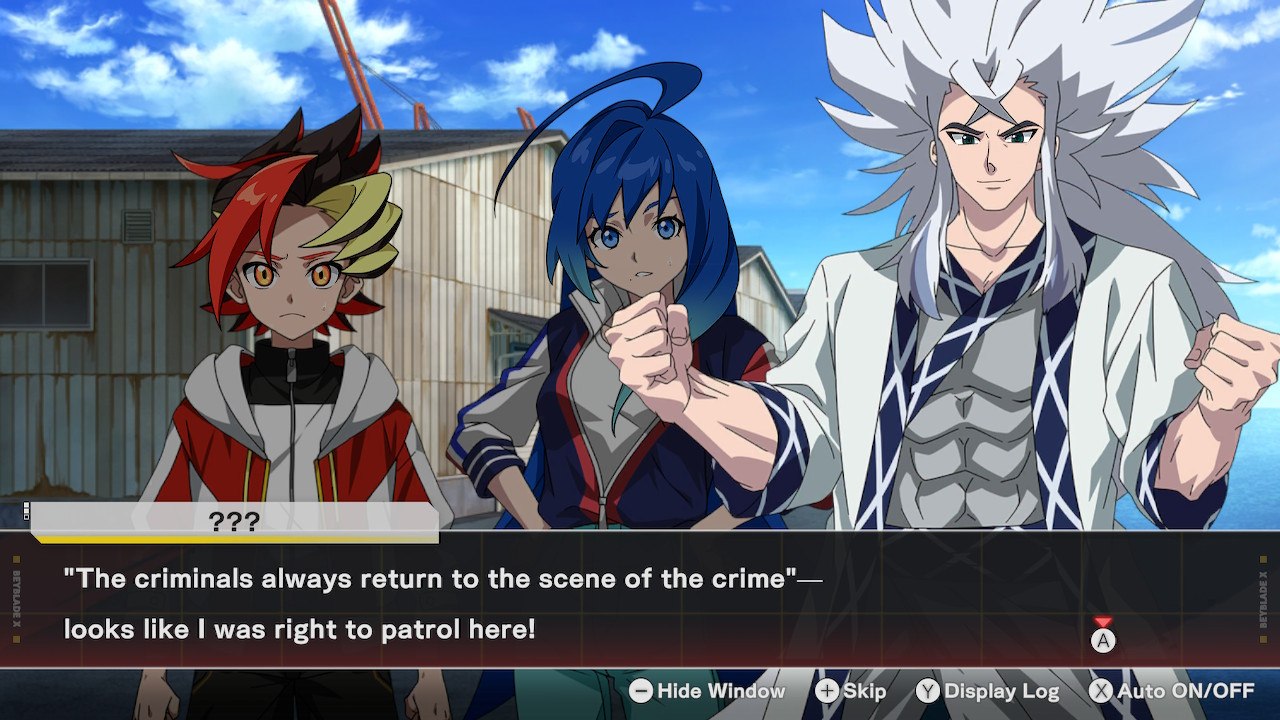Toggle Auto ON/OFF mode
The image size is (1280, 720).
(1171, 691)
